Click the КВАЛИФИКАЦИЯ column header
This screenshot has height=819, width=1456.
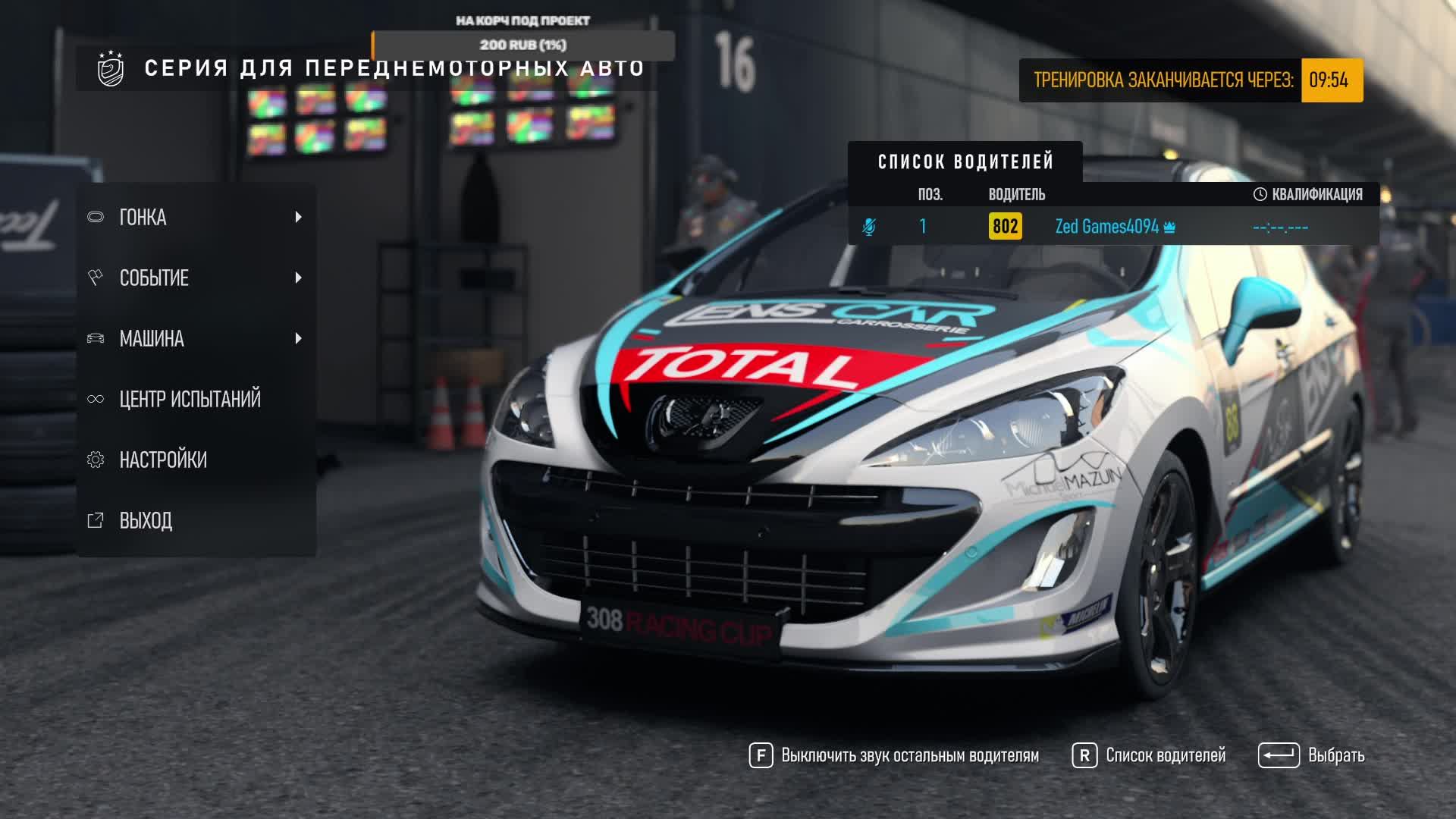coord(1308,195)
